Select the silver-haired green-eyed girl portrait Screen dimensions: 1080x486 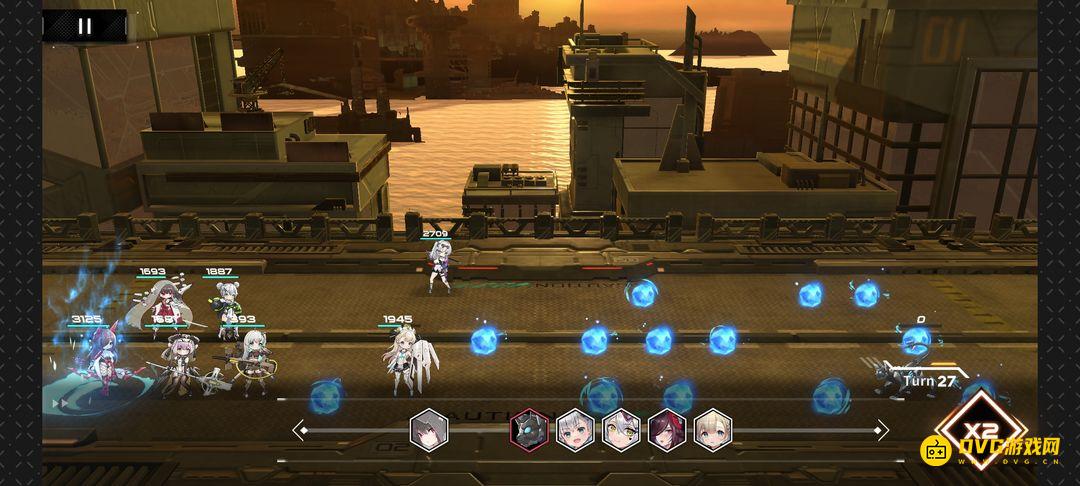pos(575,430)
